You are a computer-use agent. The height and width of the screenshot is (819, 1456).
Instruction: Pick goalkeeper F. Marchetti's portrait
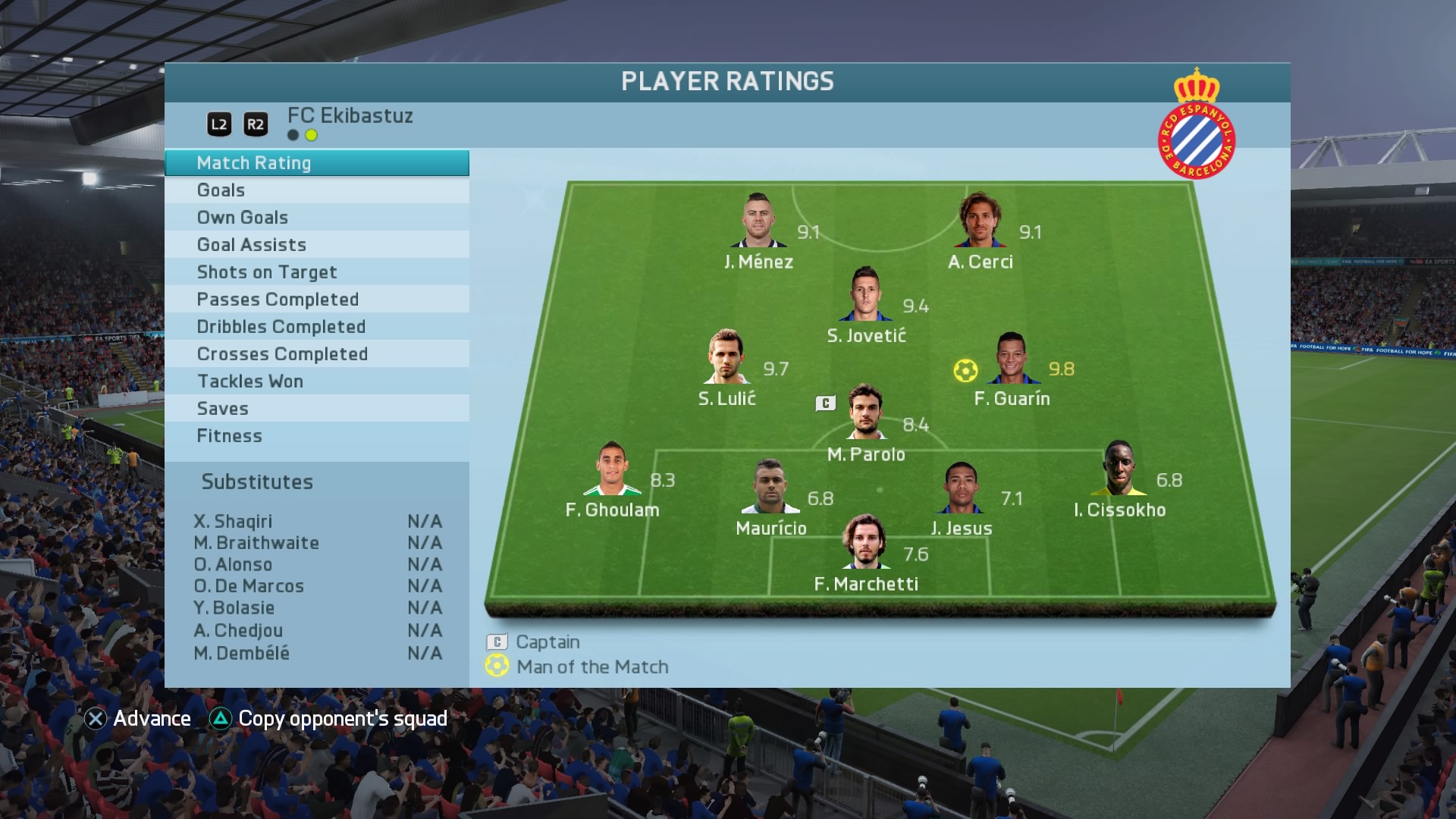pyautogui.click(x=864, y=543)
